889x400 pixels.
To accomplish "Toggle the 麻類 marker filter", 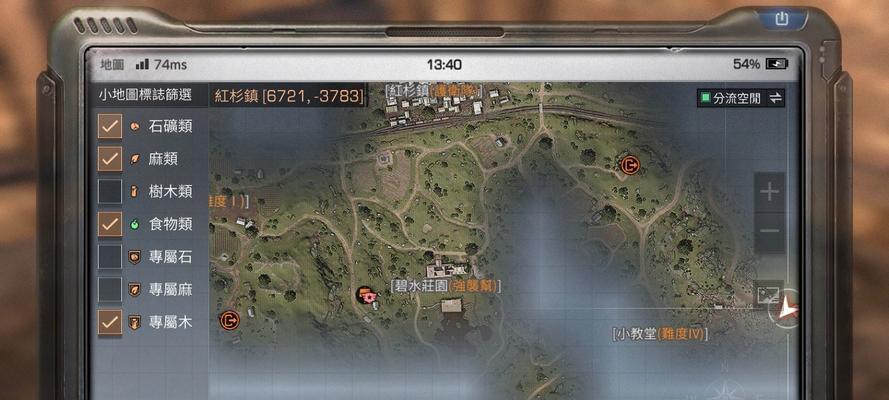I will coord(110,159).
